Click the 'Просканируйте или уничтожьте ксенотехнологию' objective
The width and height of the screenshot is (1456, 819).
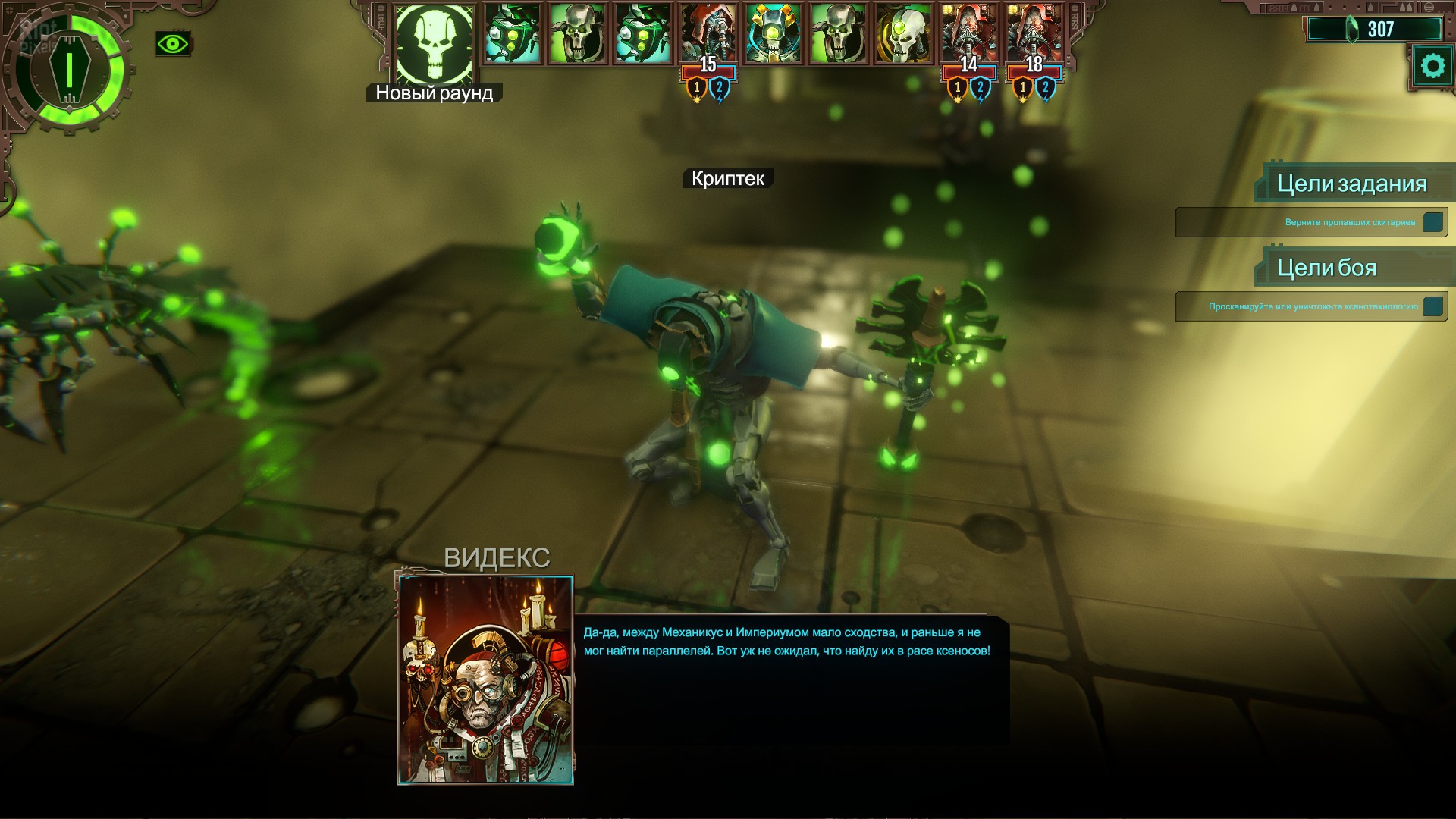coord(1310,307)
